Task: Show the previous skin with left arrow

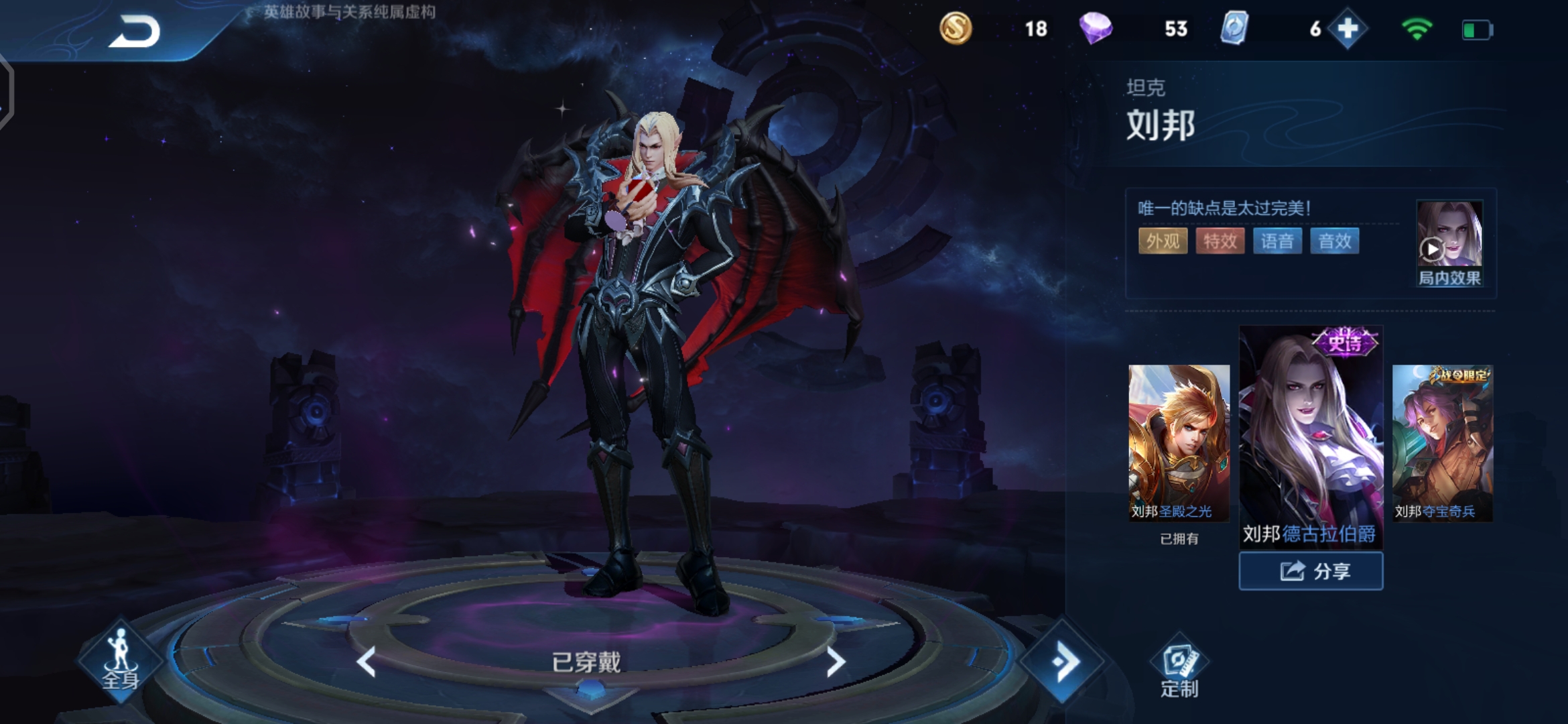Action: pos(367,662)
